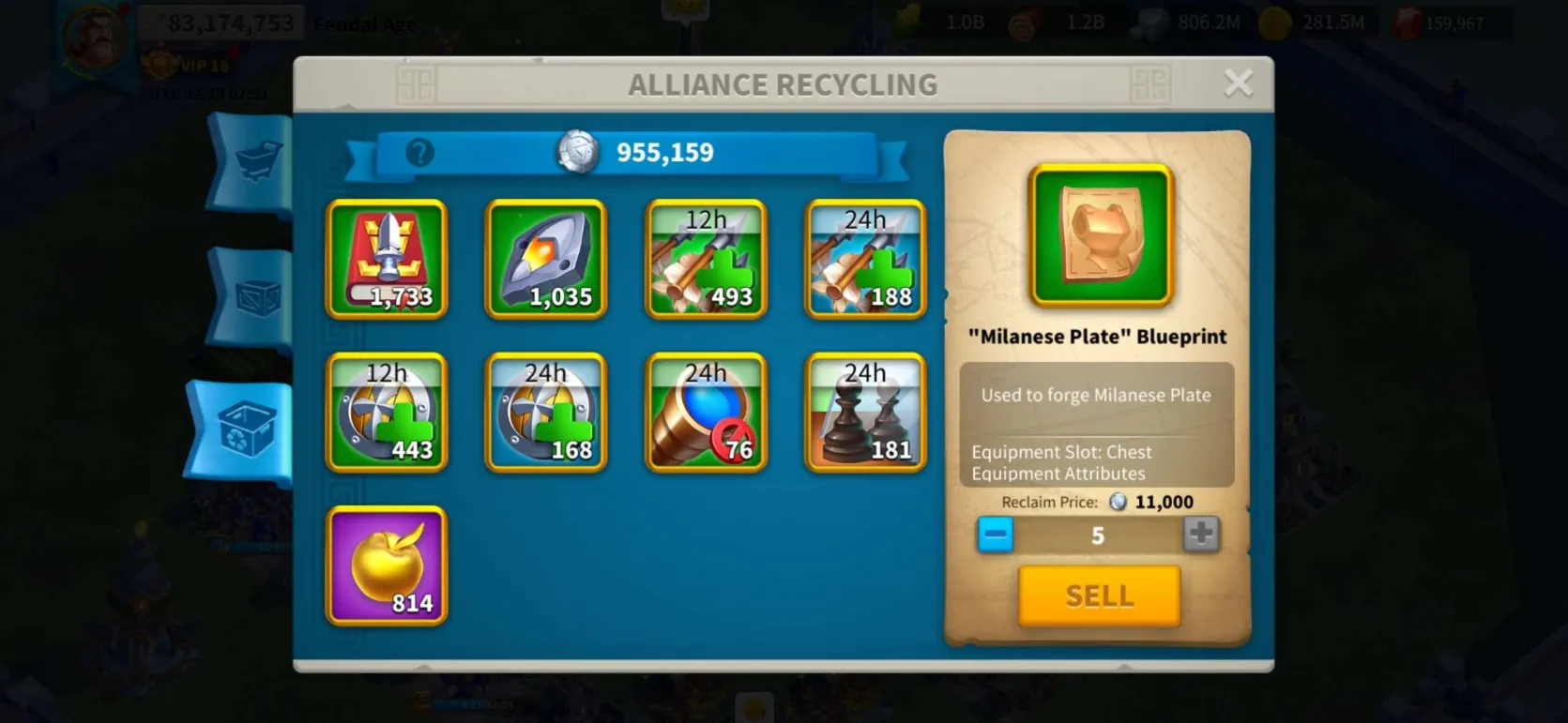Choose the golden apple item with 814

coord(387,565)
